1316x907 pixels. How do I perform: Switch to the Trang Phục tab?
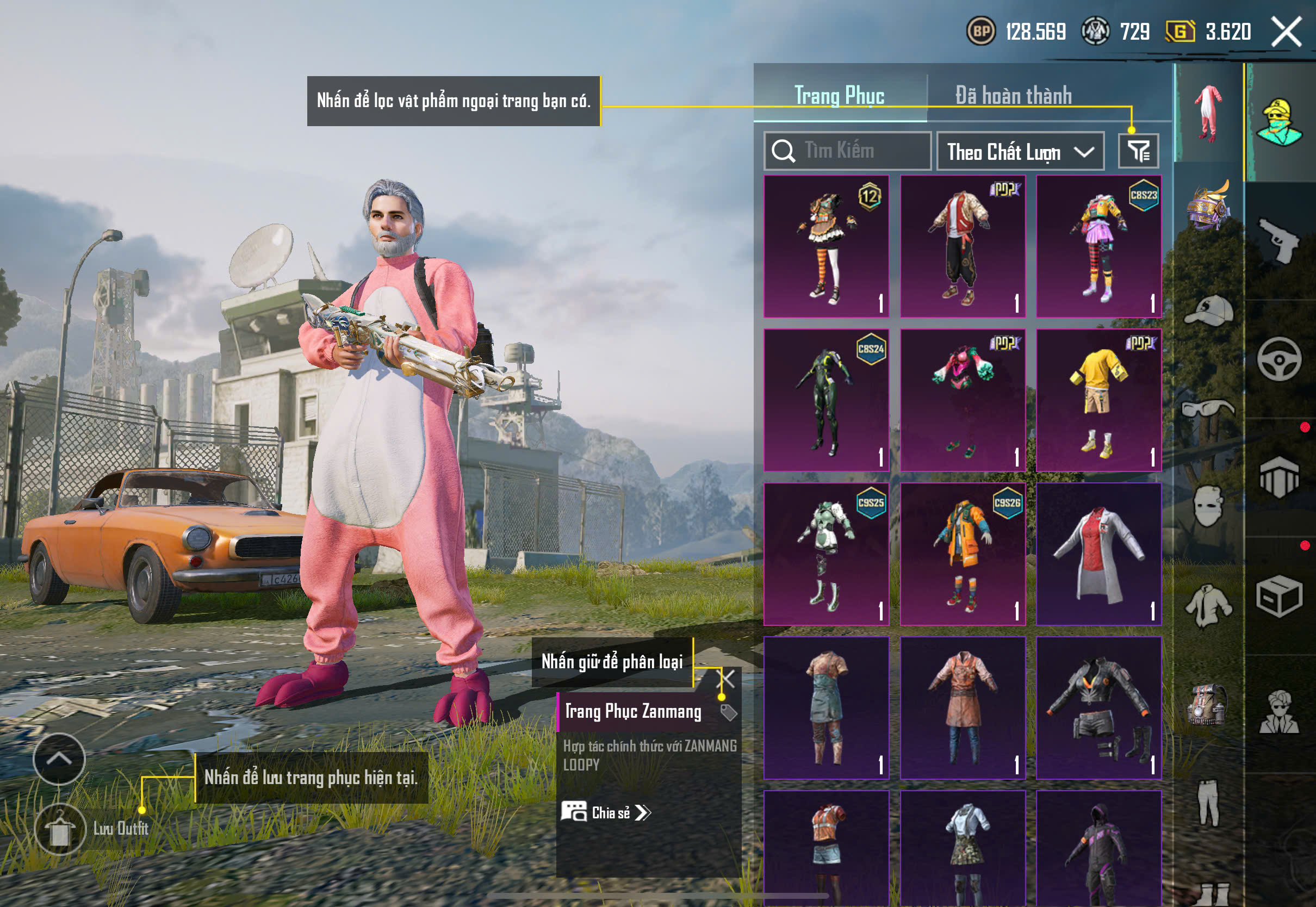click(x=839, y=95)
